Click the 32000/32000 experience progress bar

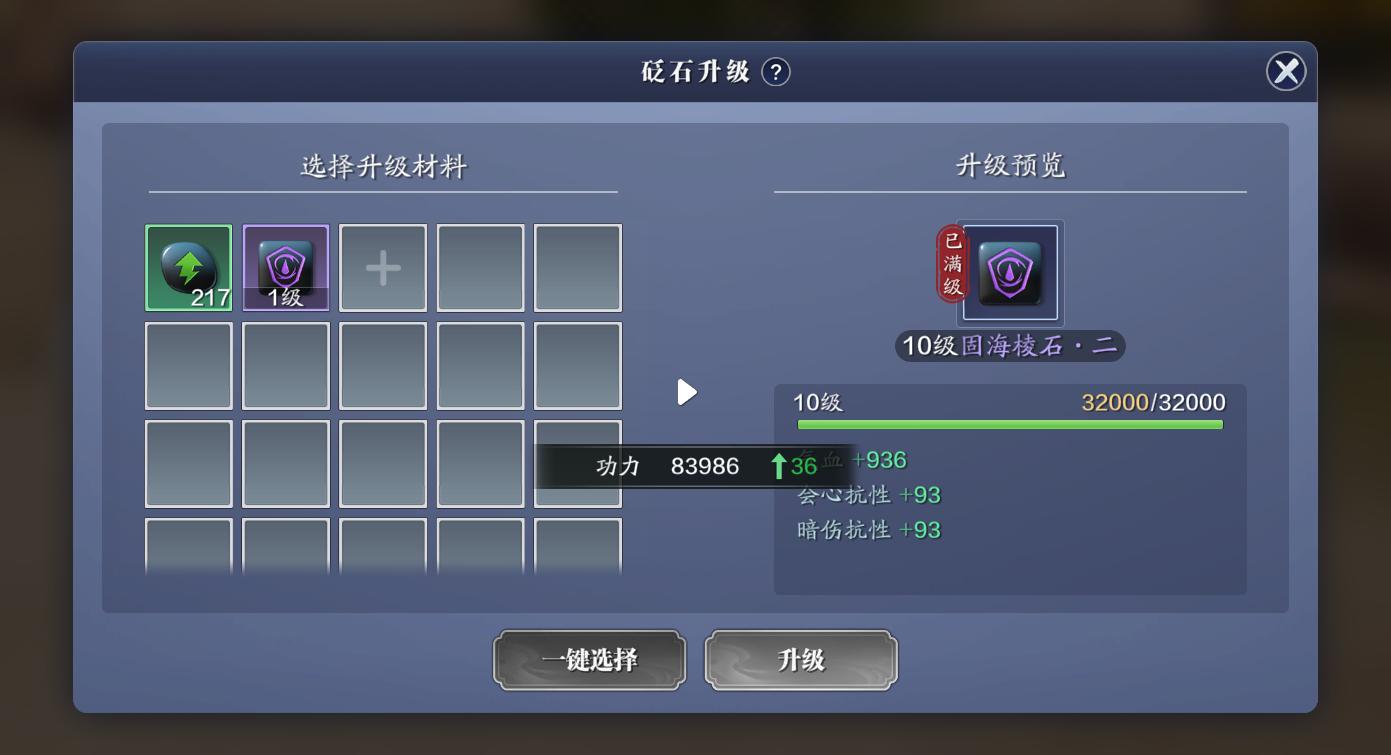click(x=1009, y=424)
